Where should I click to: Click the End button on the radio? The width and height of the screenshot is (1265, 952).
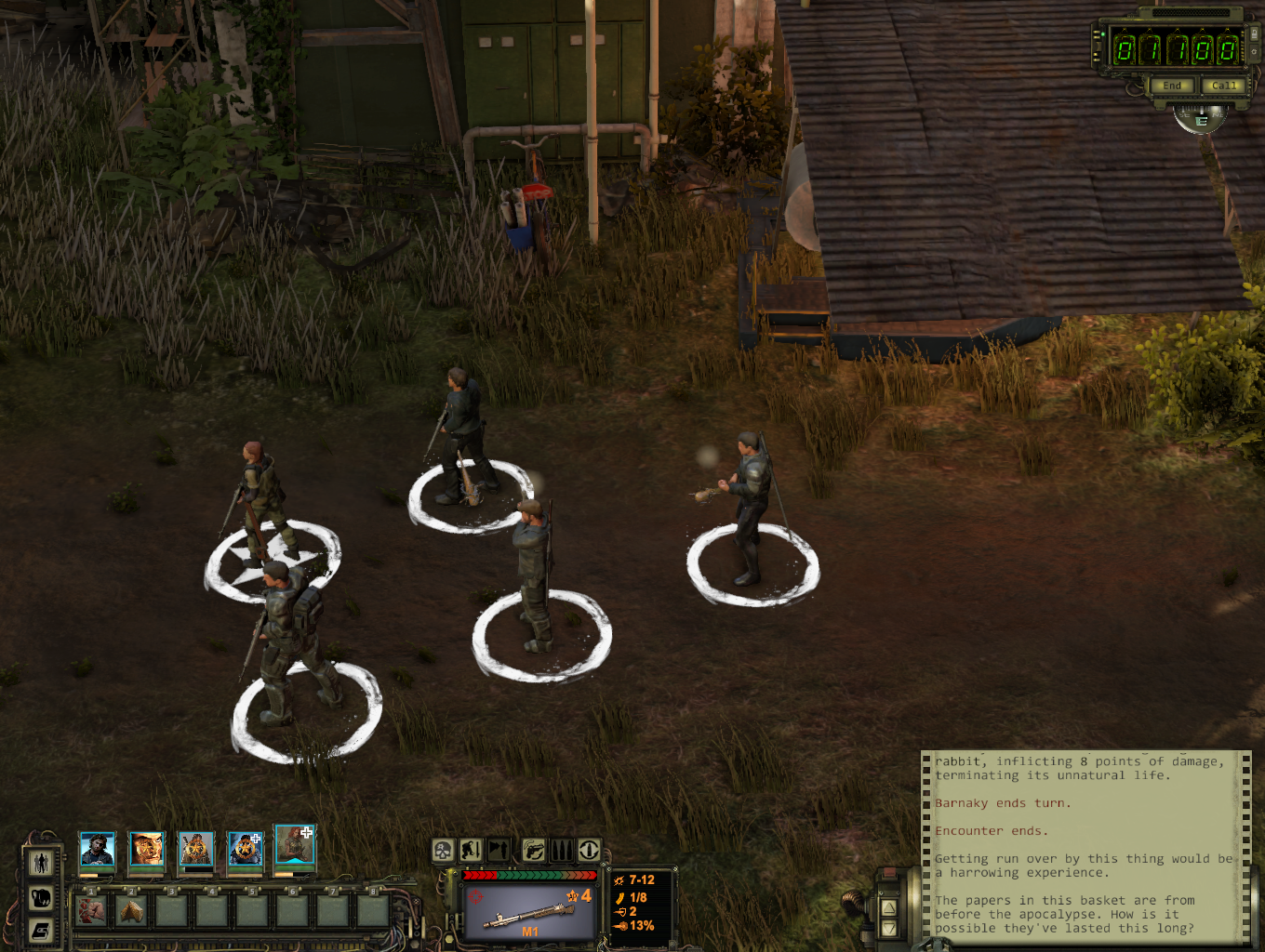pos(1171,86)
